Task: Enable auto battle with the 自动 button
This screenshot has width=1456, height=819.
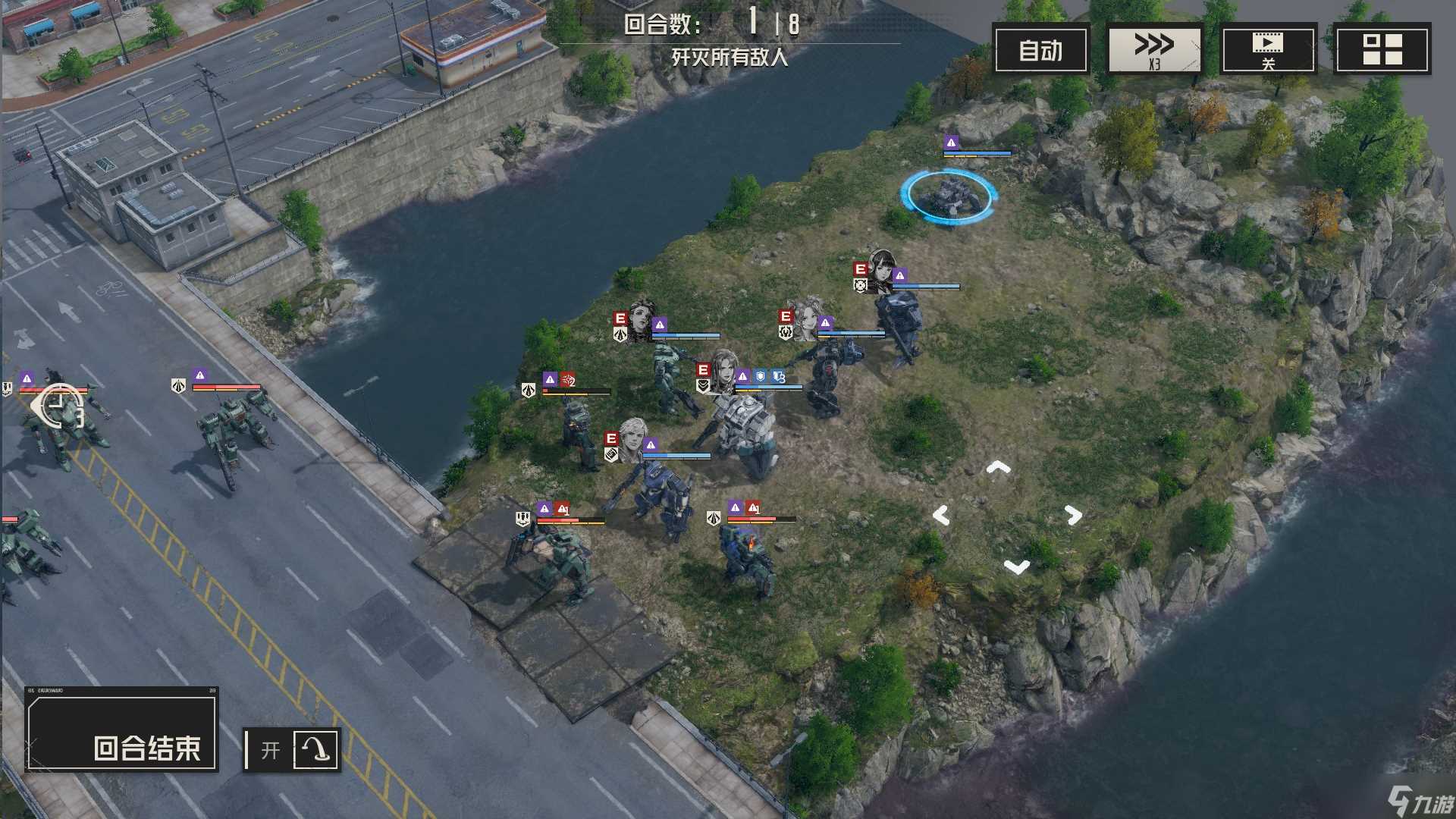Action: tap(1040, 50)
